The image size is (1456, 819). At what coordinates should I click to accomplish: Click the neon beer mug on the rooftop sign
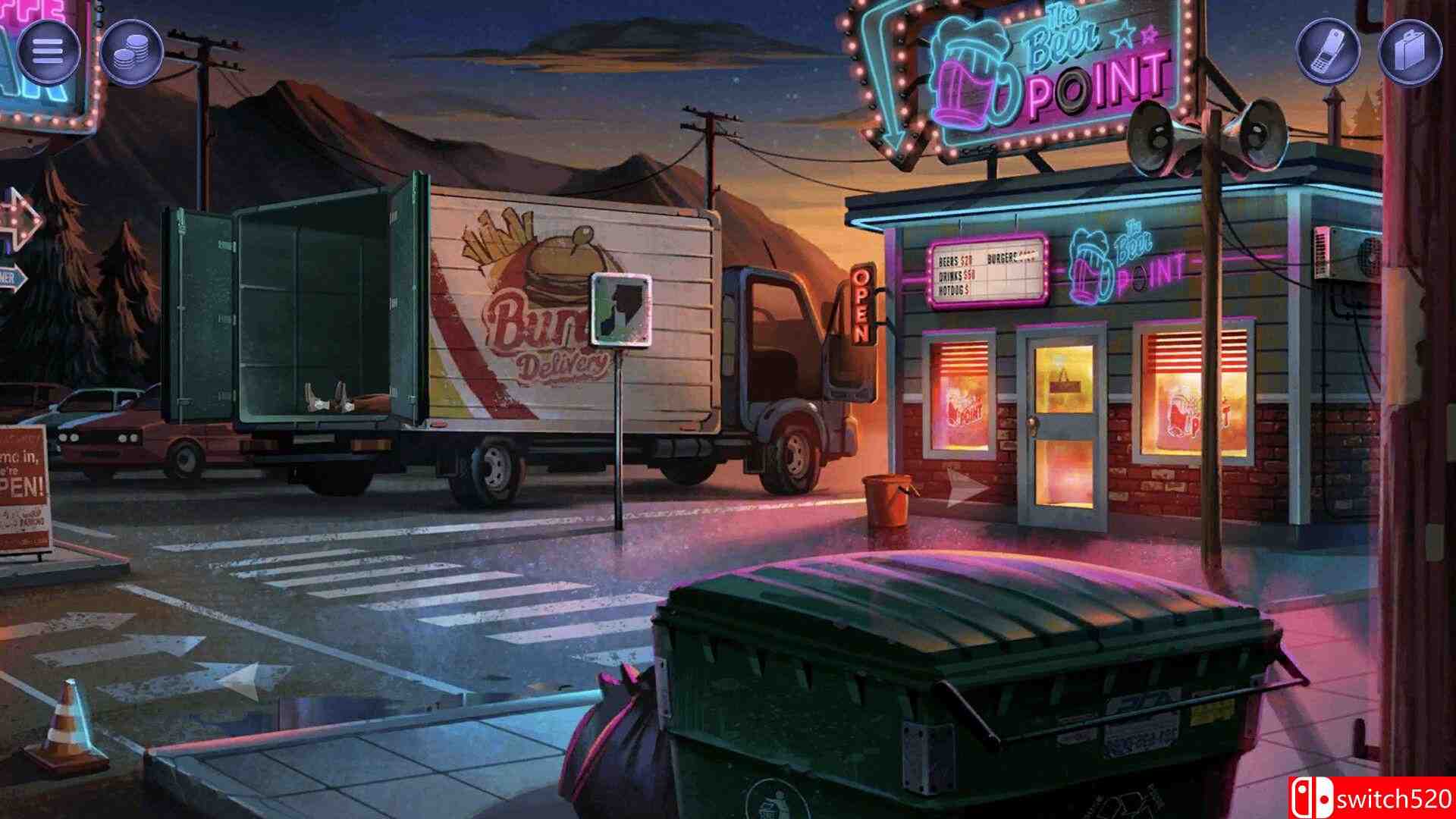pyautogui.click(x=974, y=72)
